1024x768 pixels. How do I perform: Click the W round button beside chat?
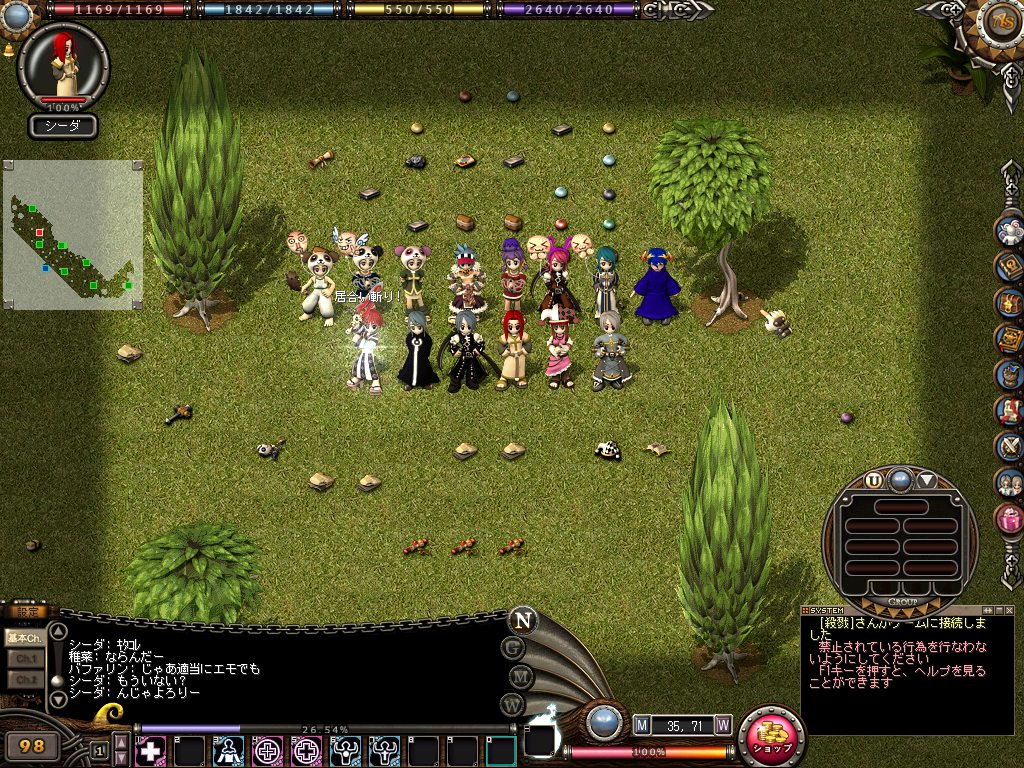click(514, 705)
